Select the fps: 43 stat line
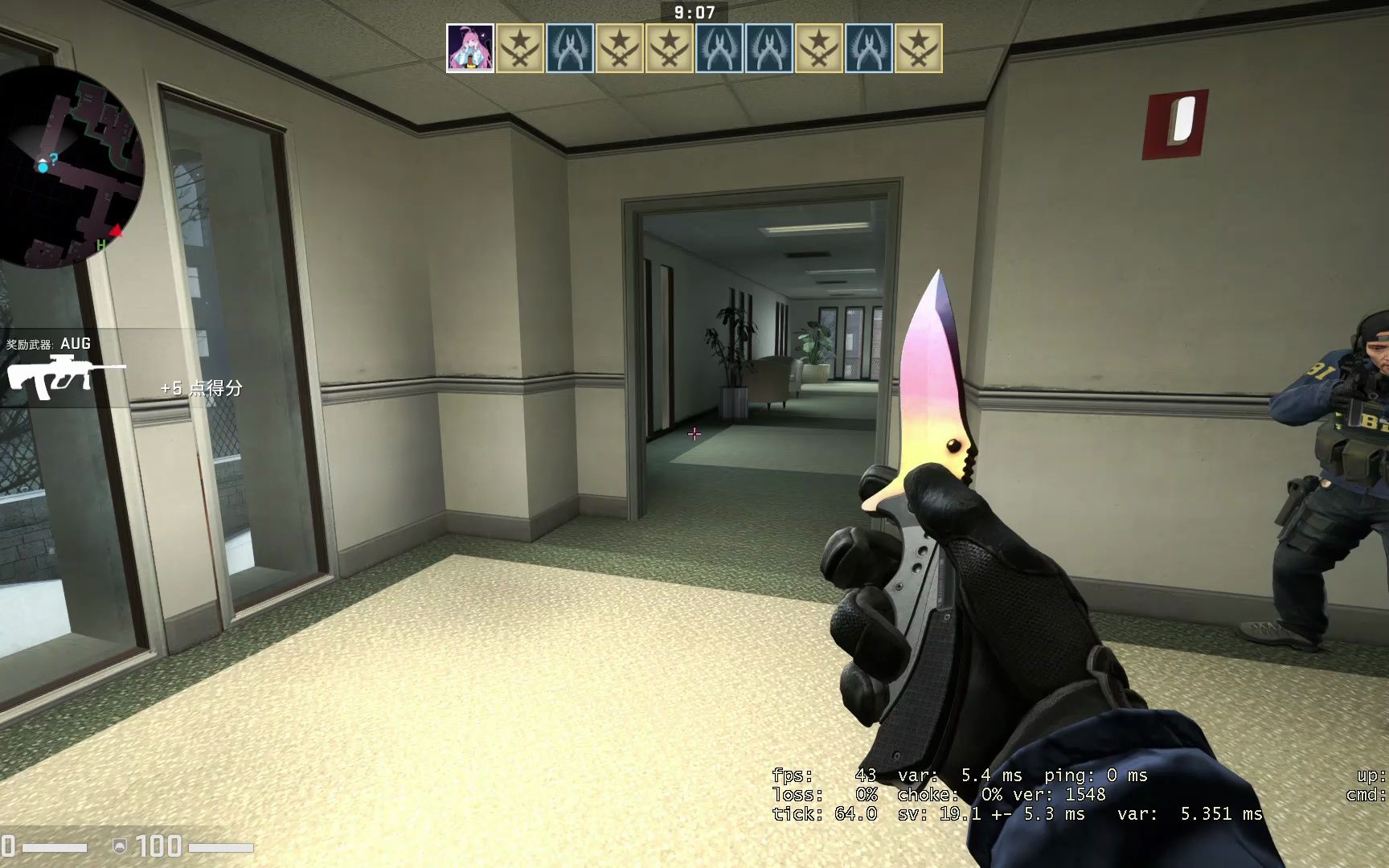This screenshot has width=1389, height=868. (812, 776)
